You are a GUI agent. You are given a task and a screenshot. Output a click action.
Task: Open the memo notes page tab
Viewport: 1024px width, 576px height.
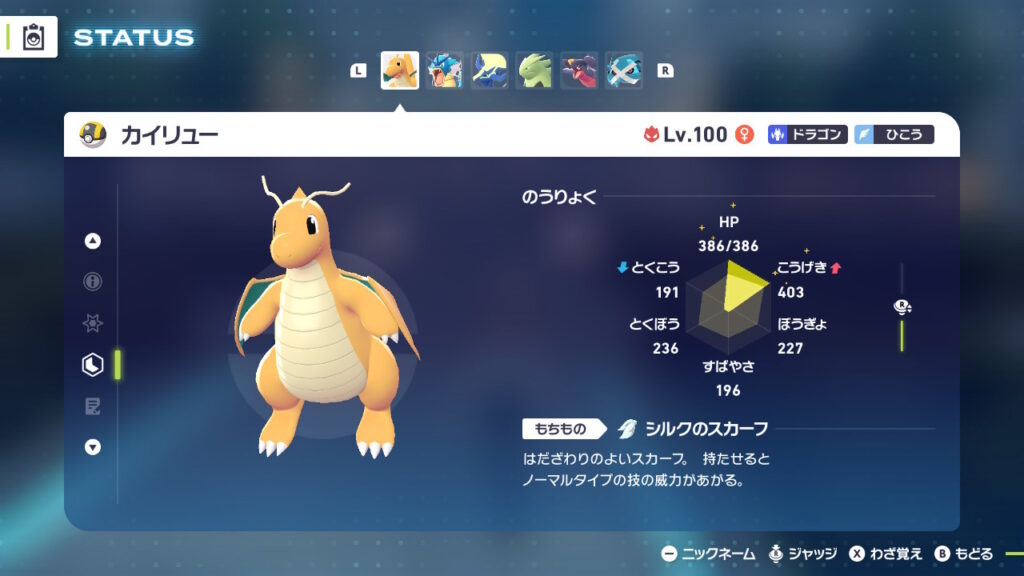(93, 406)
